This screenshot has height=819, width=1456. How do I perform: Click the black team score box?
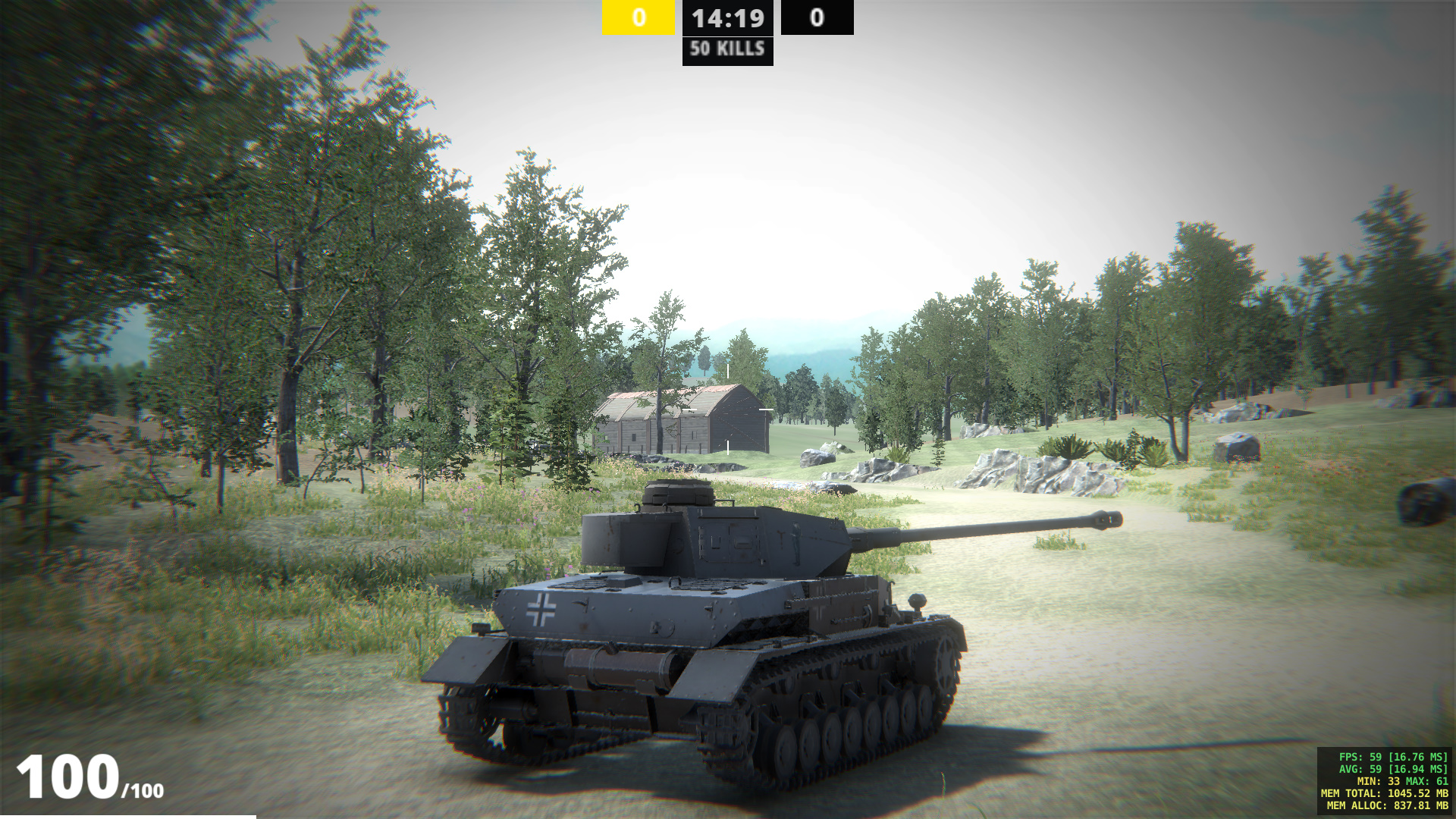[817, 17]
